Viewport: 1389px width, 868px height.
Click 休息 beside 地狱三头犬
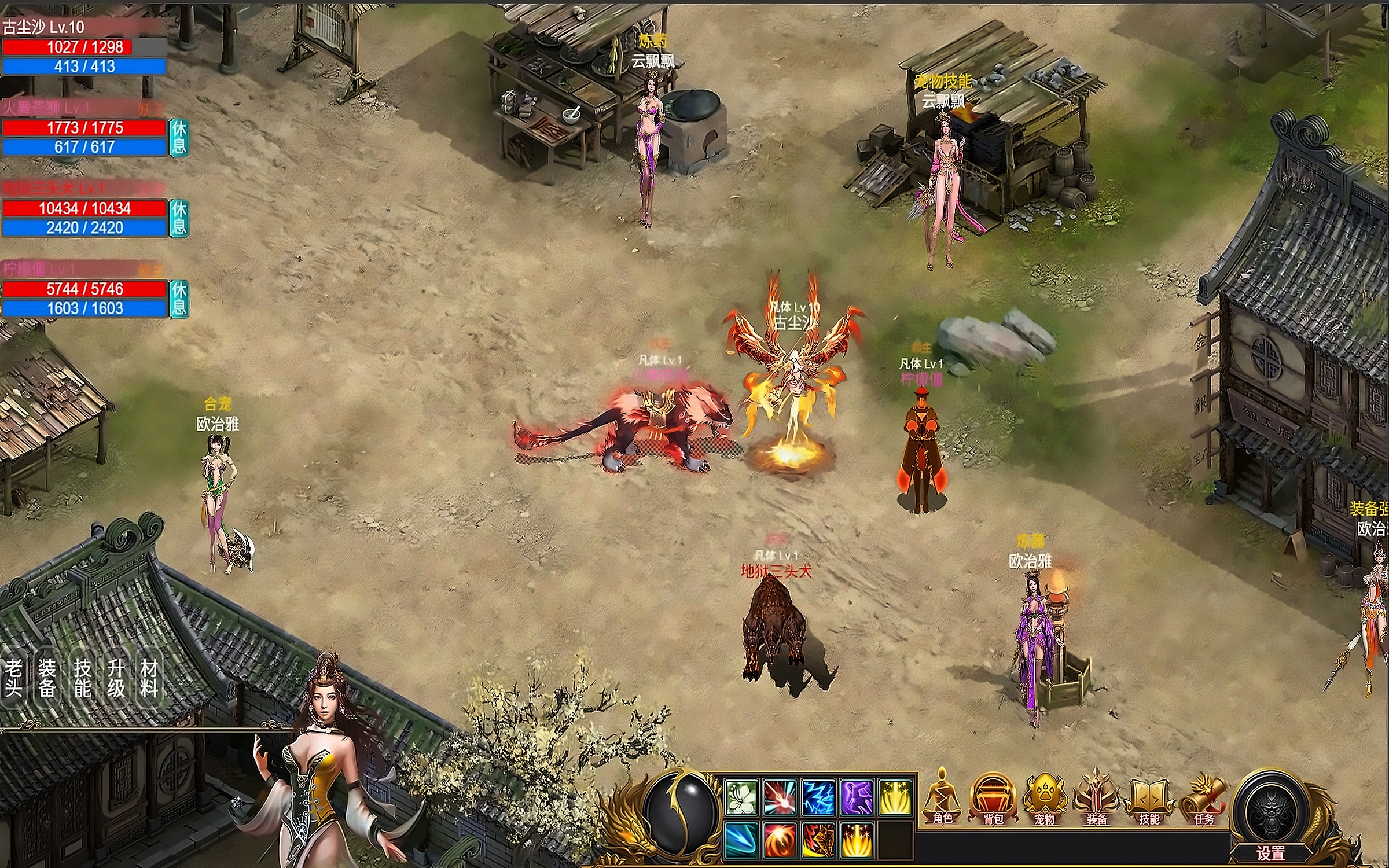pyautogui.click(x=179, y=218)
